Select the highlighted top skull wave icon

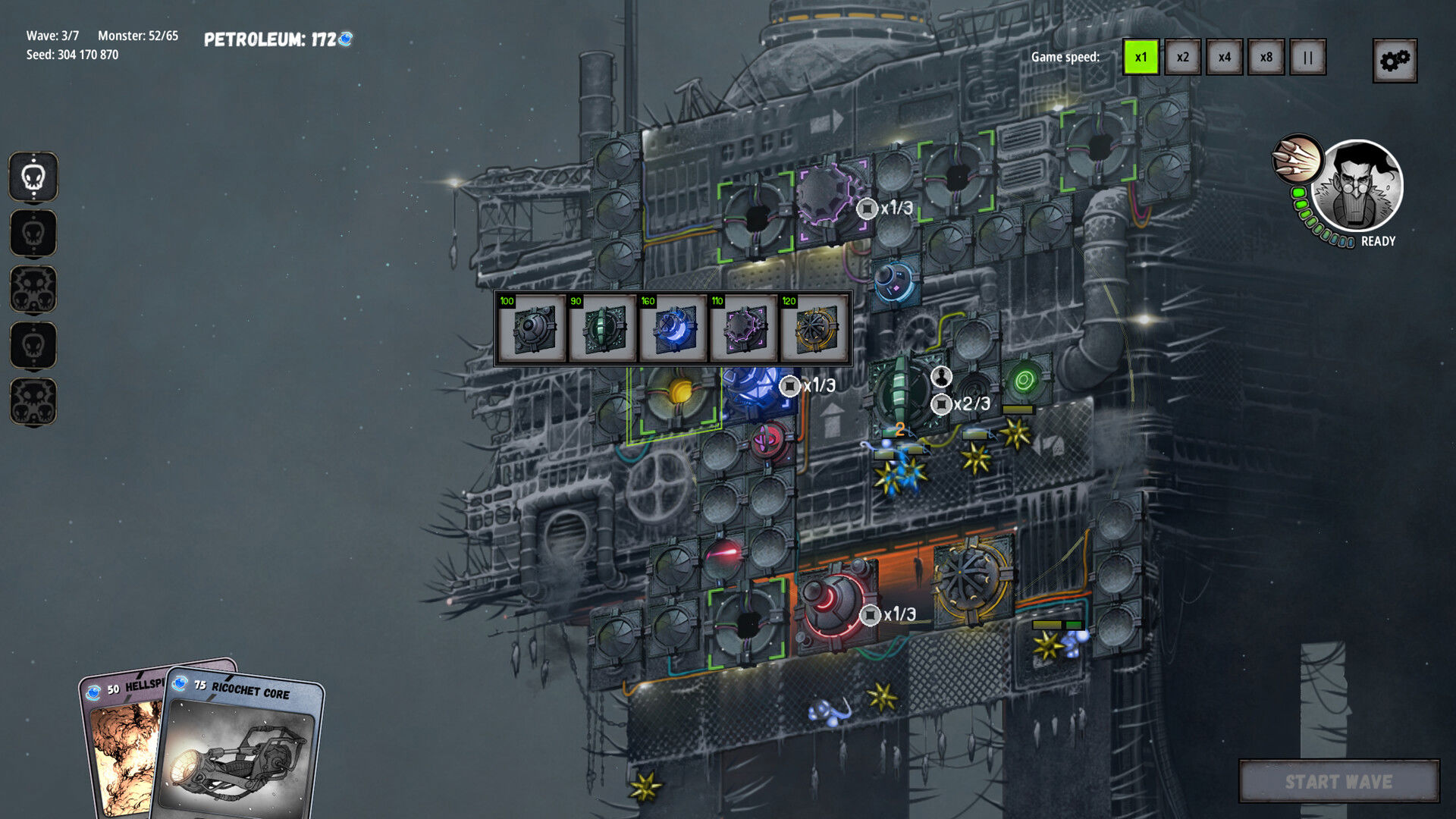(33, 177)
